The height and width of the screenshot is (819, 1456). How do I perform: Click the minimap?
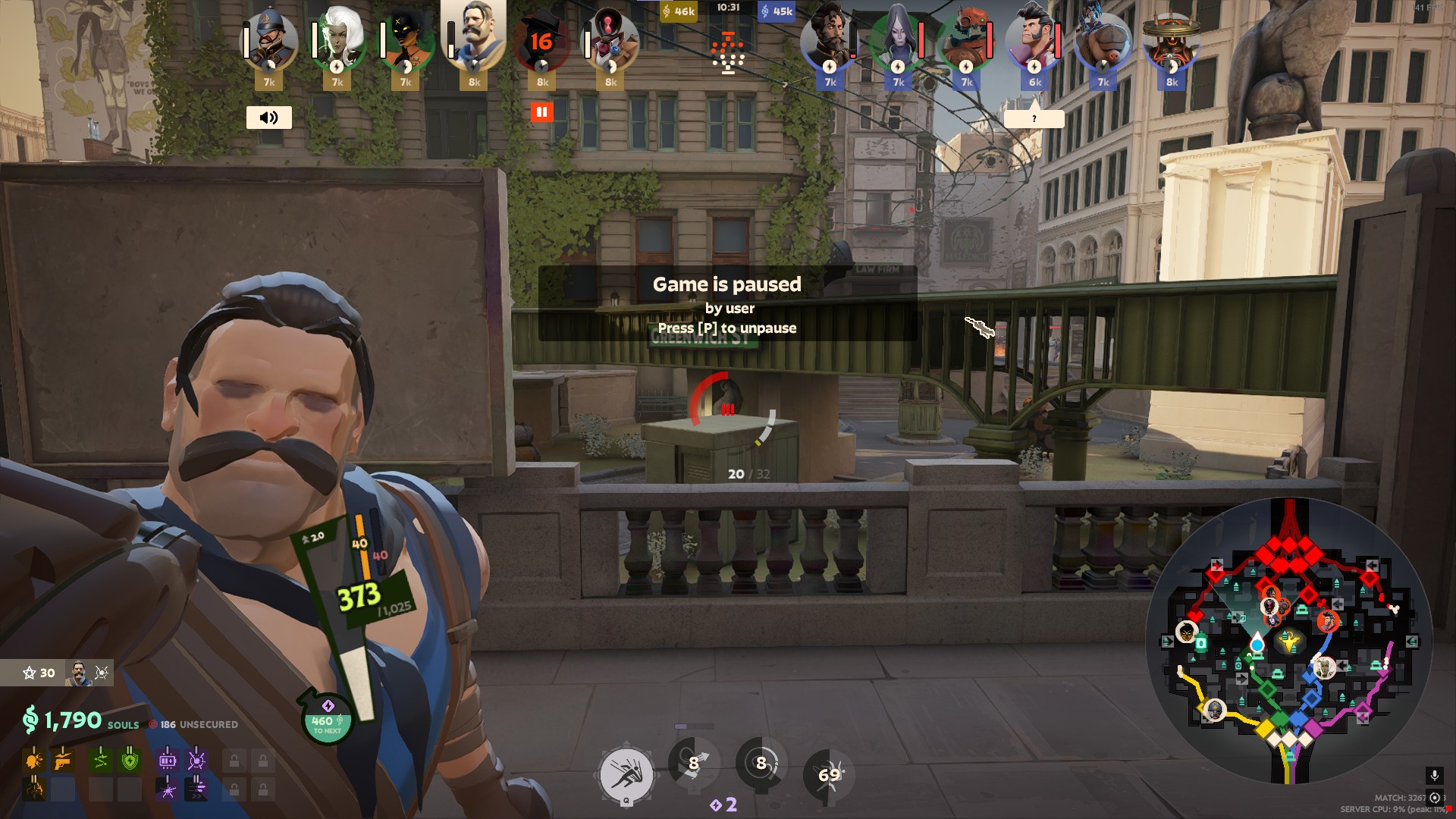(x=1288, y=641)
